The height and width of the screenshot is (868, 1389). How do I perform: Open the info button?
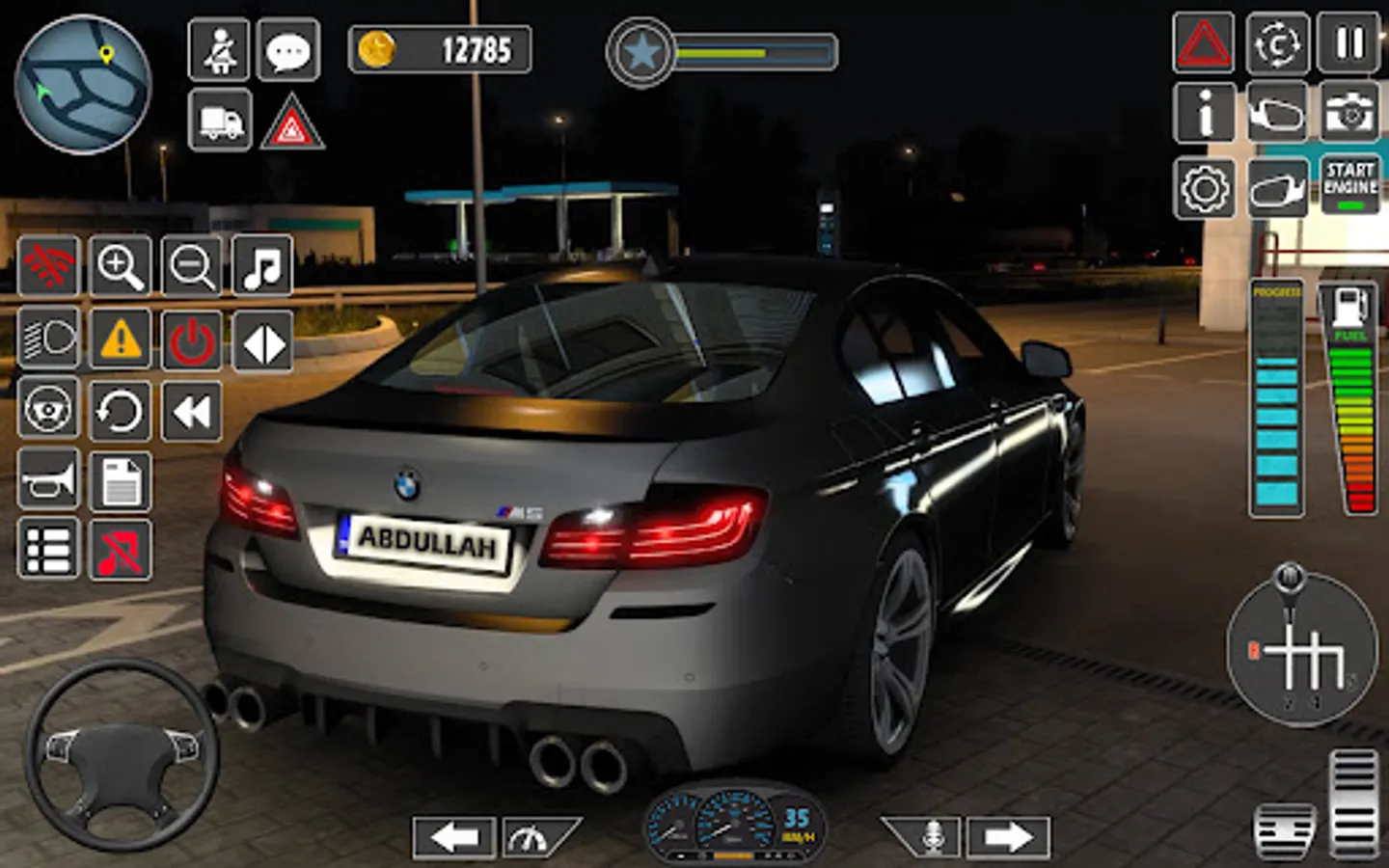pos(1205,114)
